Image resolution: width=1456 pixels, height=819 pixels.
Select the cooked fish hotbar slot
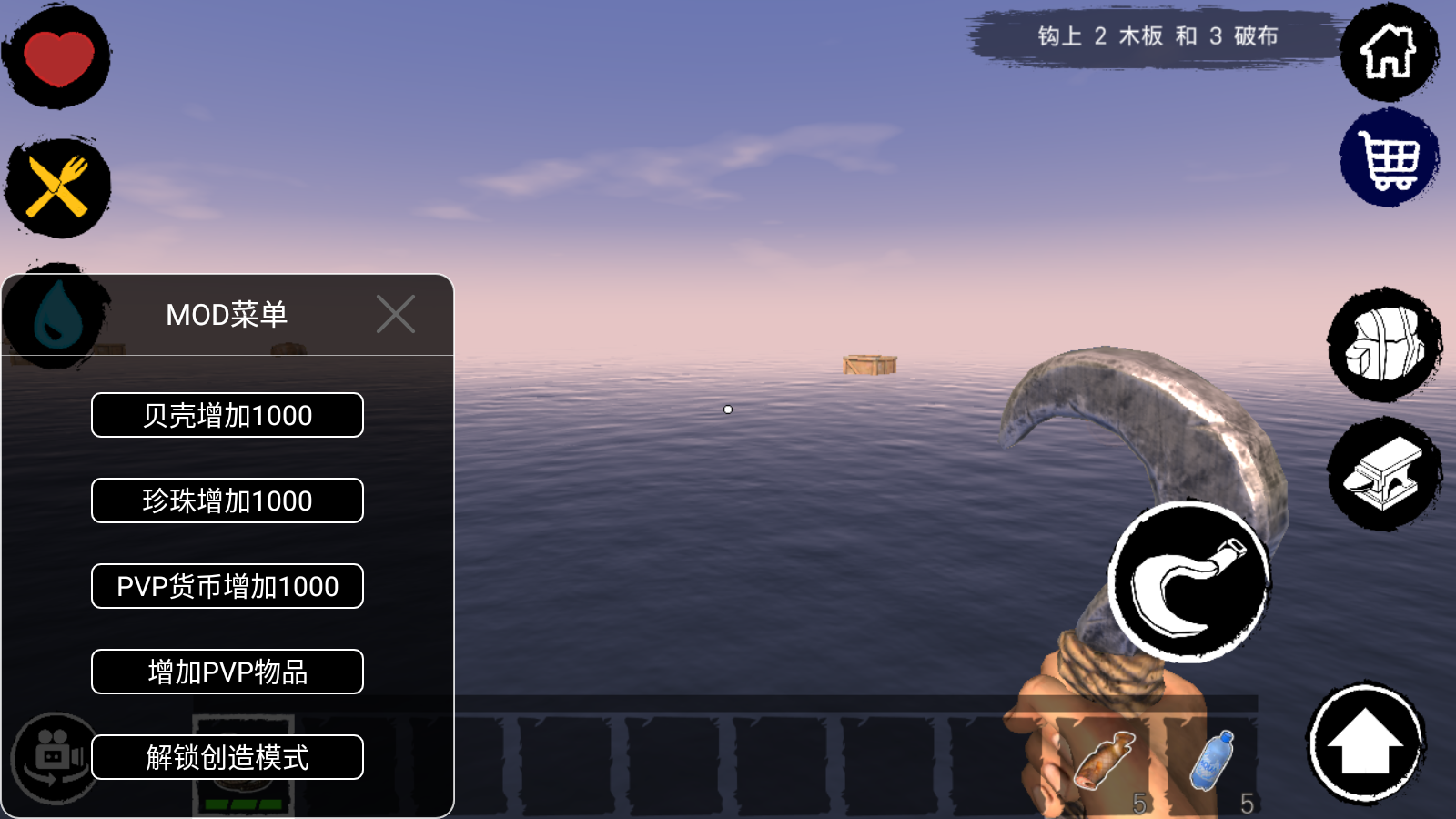point(1105,763)
